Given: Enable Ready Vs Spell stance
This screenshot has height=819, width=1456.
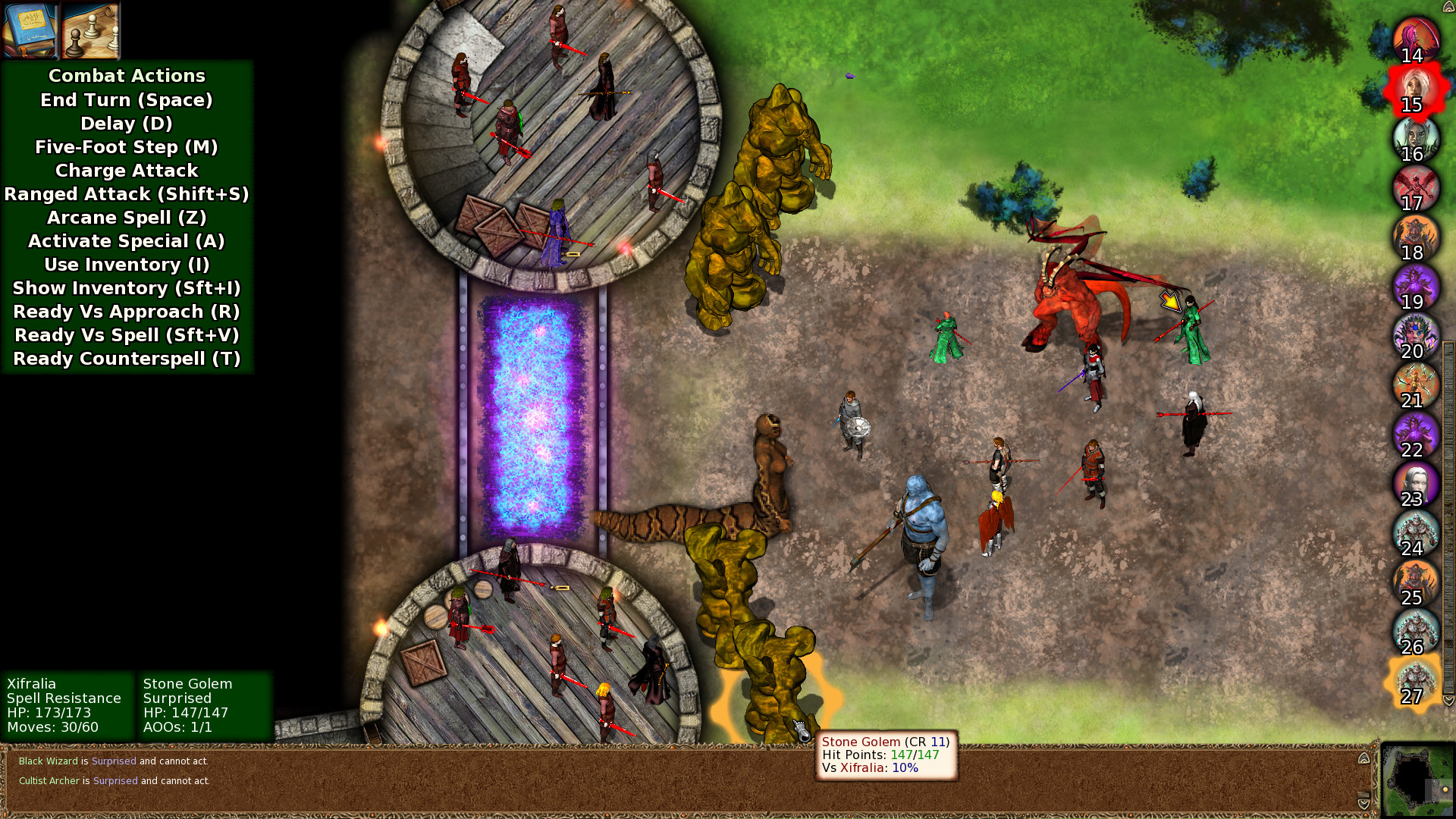Looking at the screenshot, I should [126, 335].
